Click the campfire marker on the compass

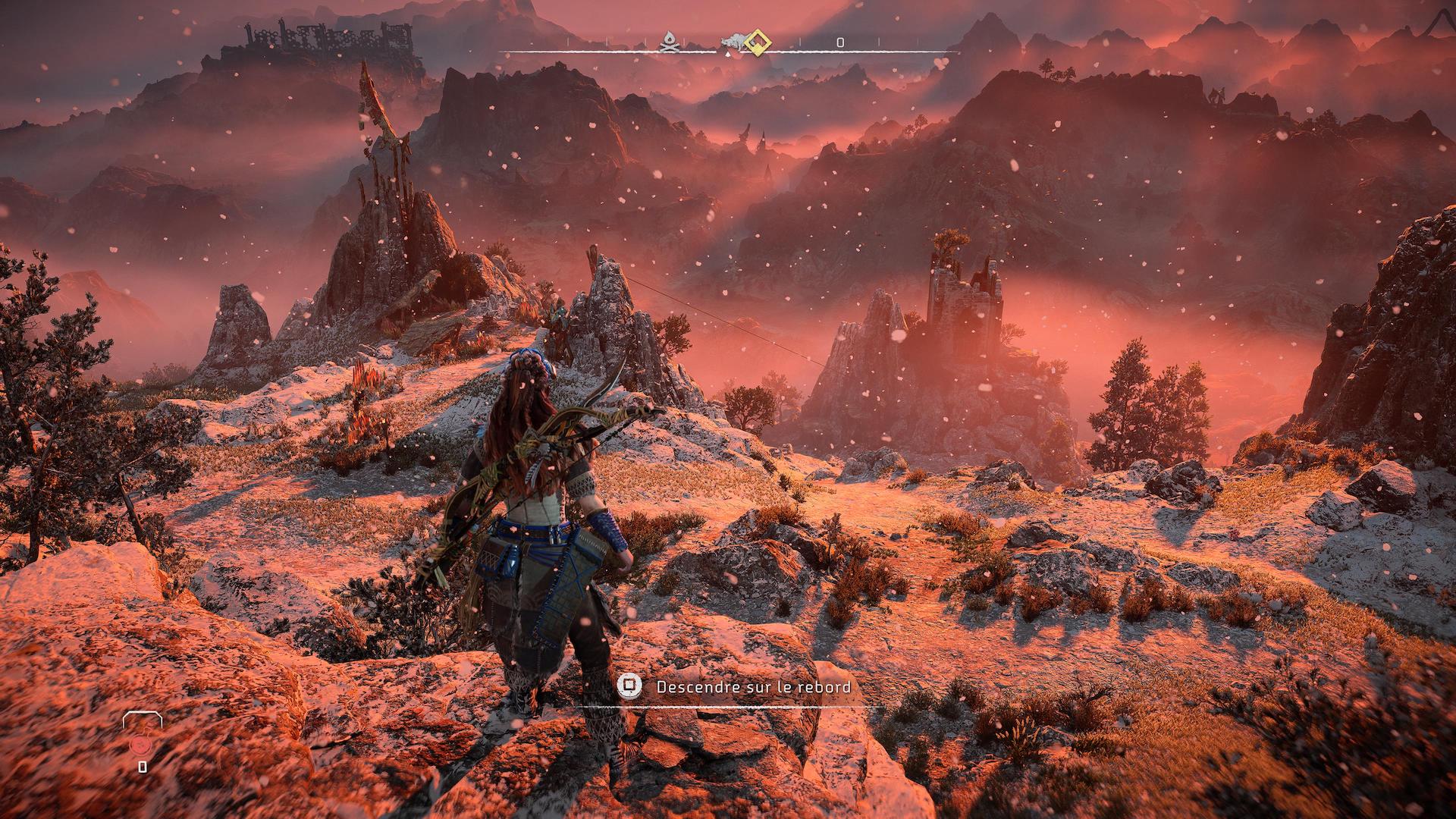[669, 42]
